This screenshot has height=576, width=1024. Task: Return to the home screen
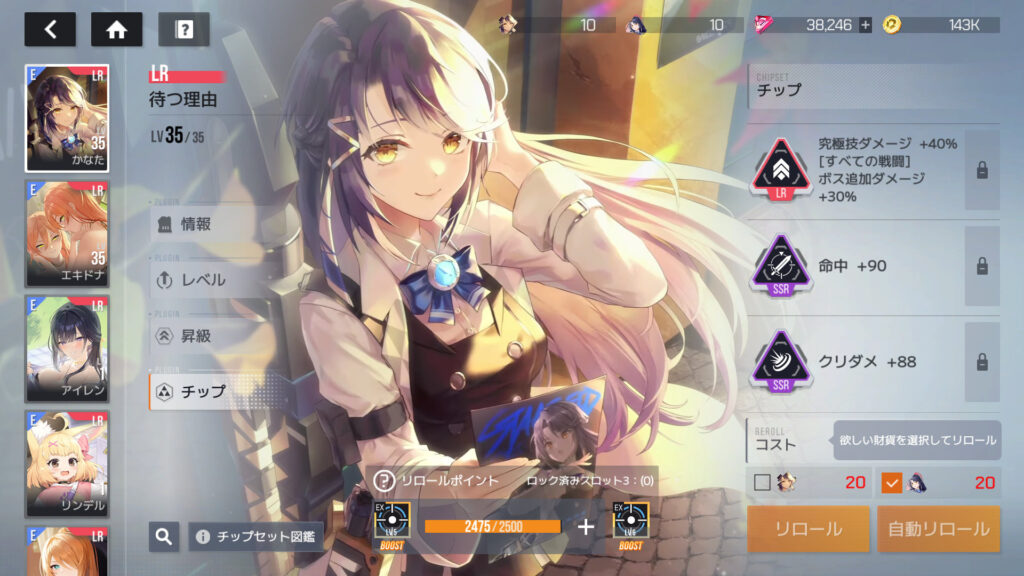[x=117, y=29]
